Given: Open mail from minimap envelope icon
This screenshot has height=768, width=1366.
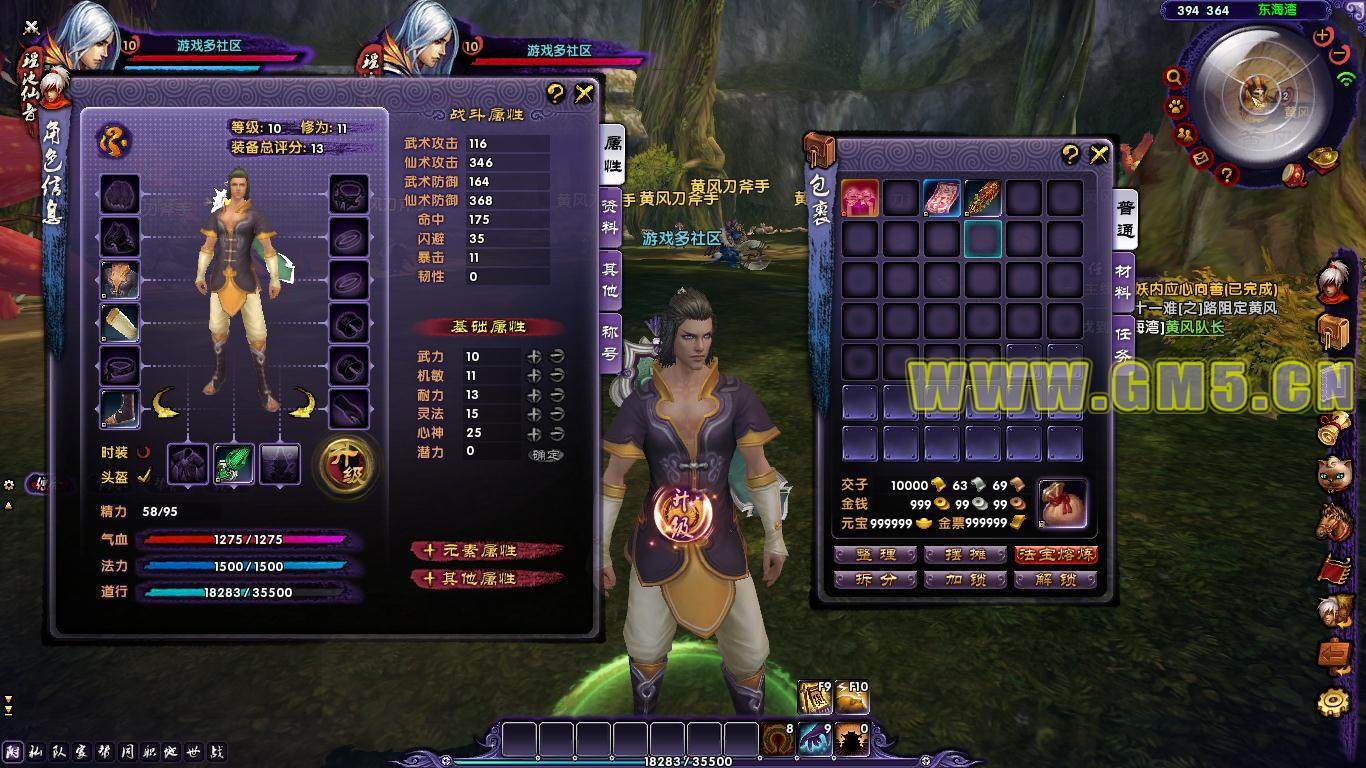Looking at the screenshot, I should [1202, 156].
